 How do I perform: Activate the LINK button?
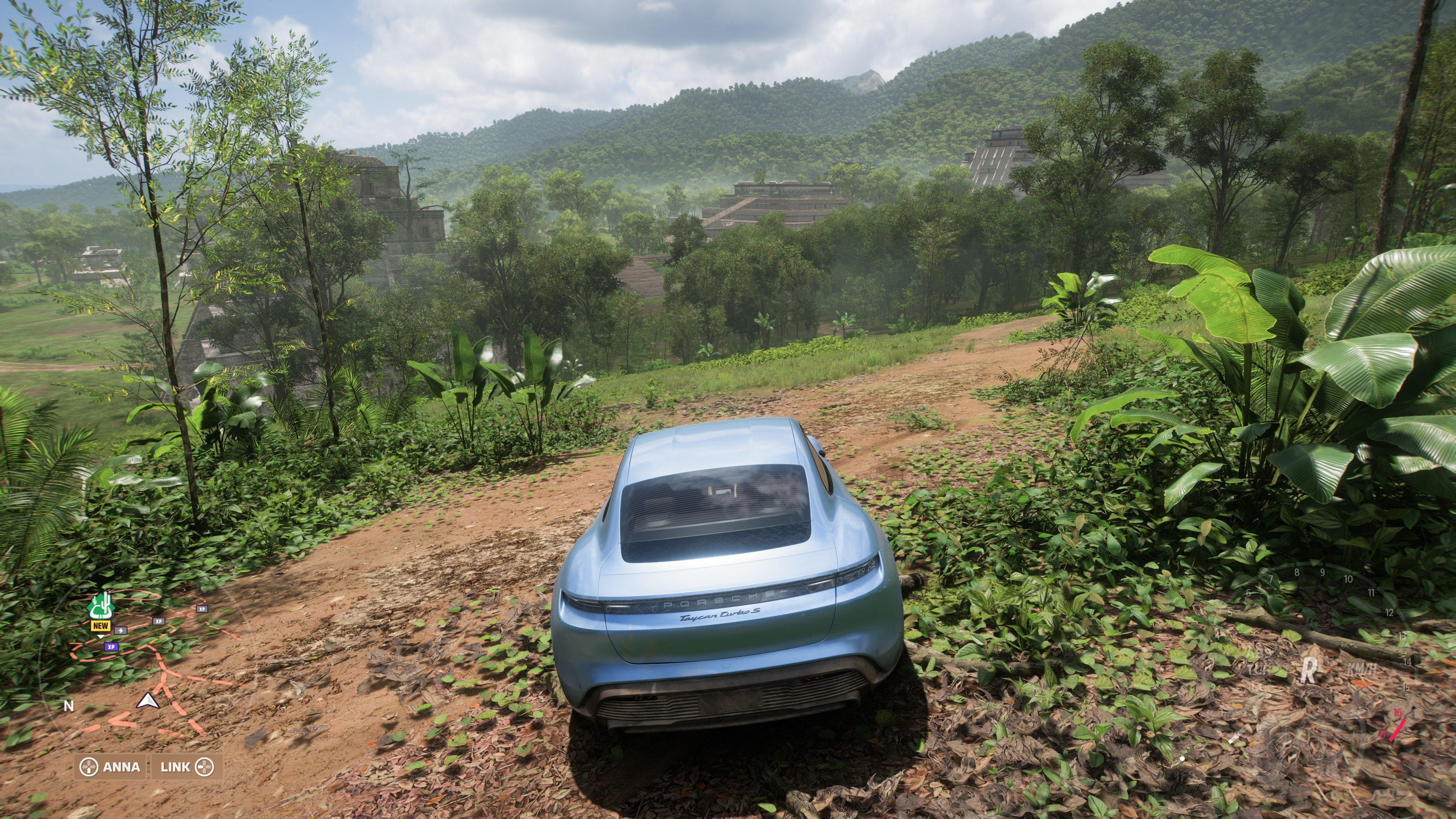(x=187, y=767)
